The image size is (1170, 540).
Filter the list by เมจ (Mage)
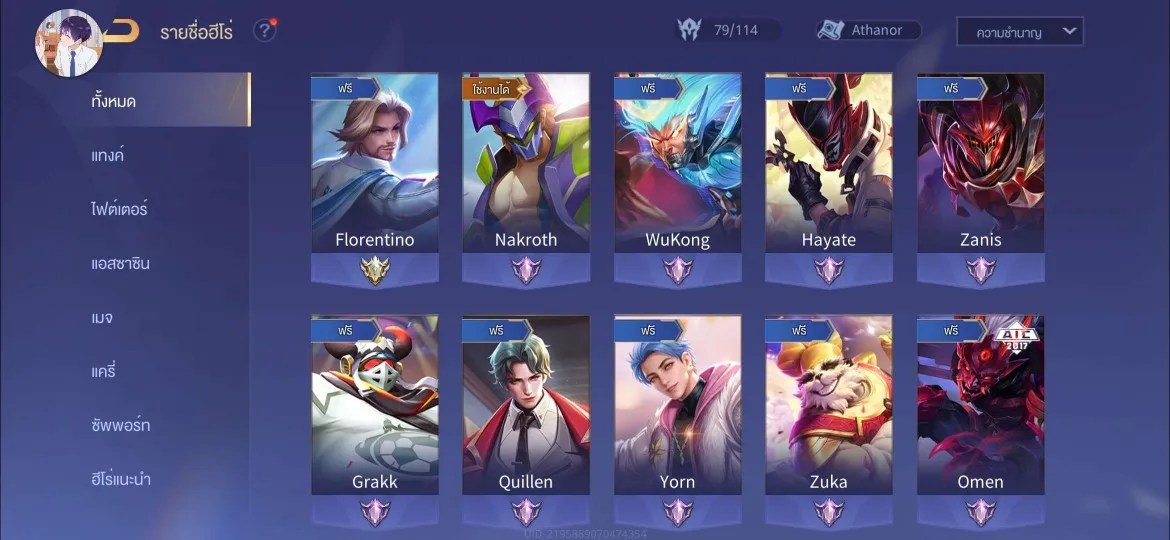click(102, 317)
